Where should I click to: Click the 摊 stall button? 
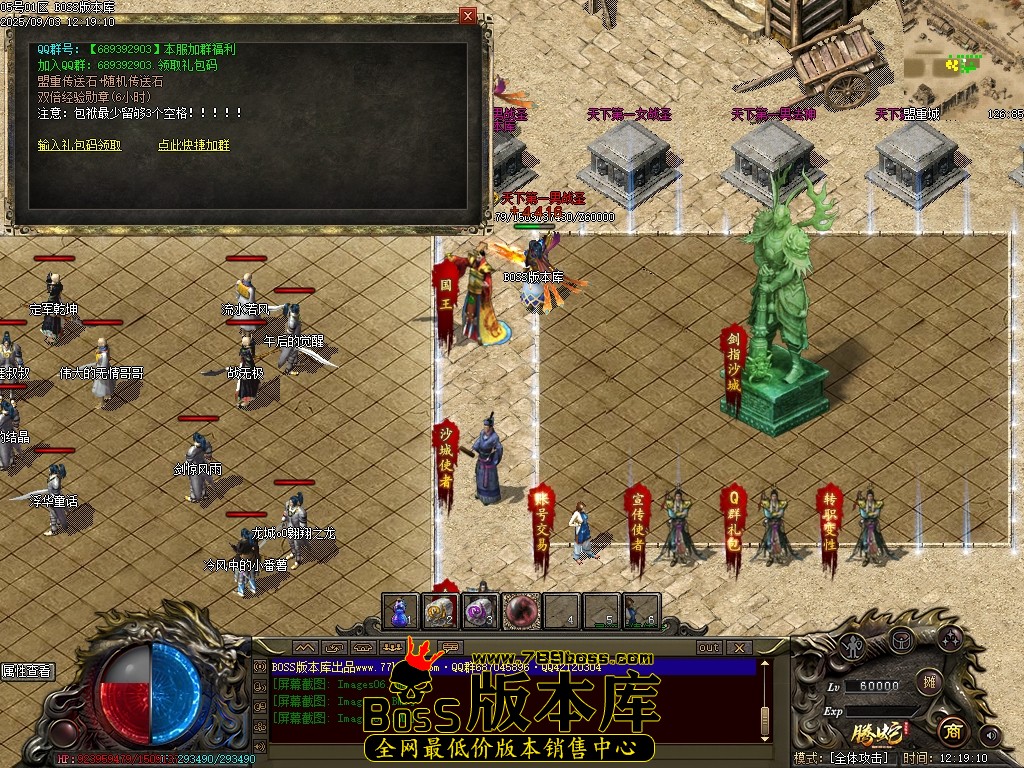click(x=929, y=683)
